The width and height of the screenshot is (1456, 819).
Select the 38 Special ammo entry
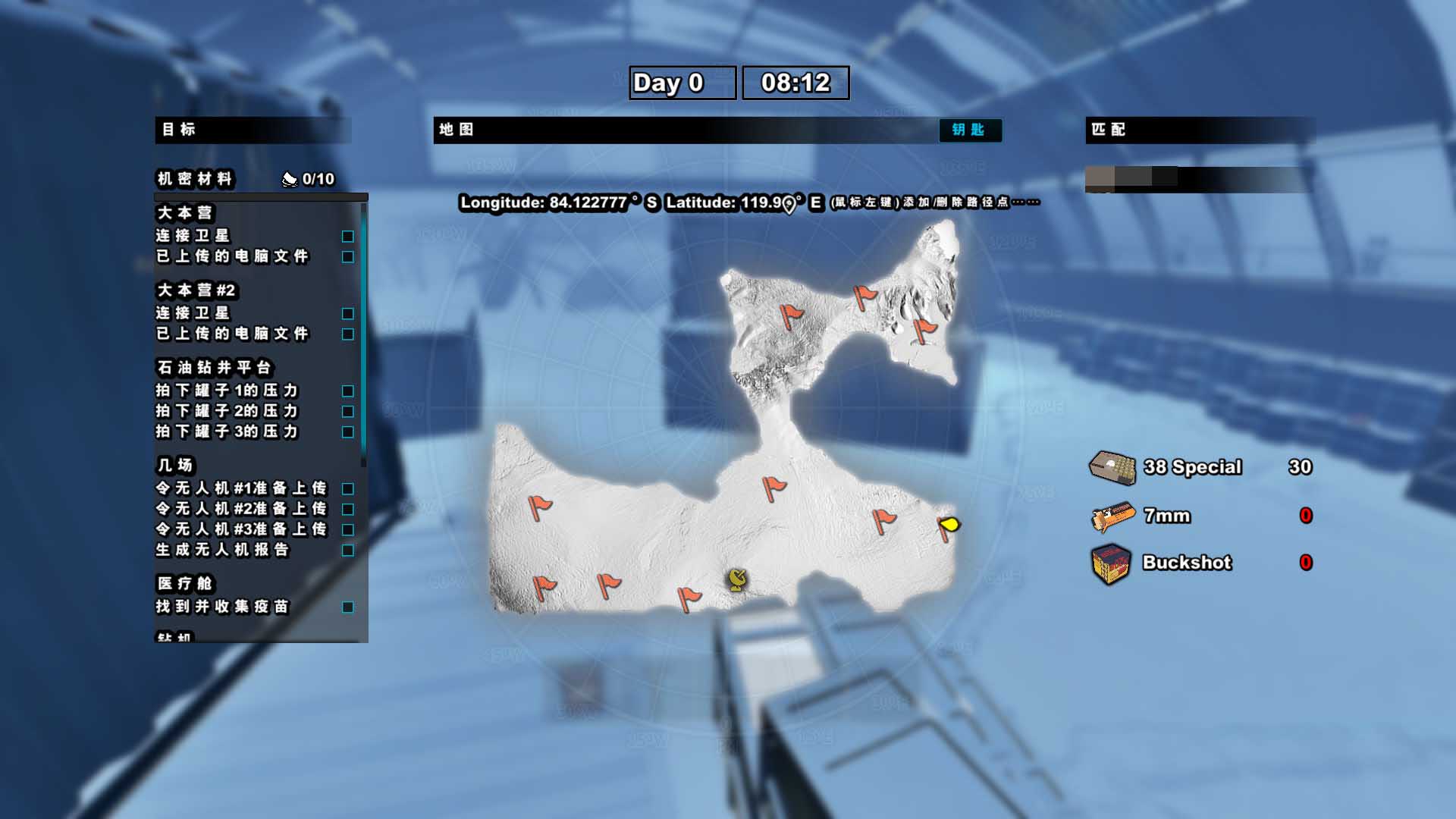1191,467
